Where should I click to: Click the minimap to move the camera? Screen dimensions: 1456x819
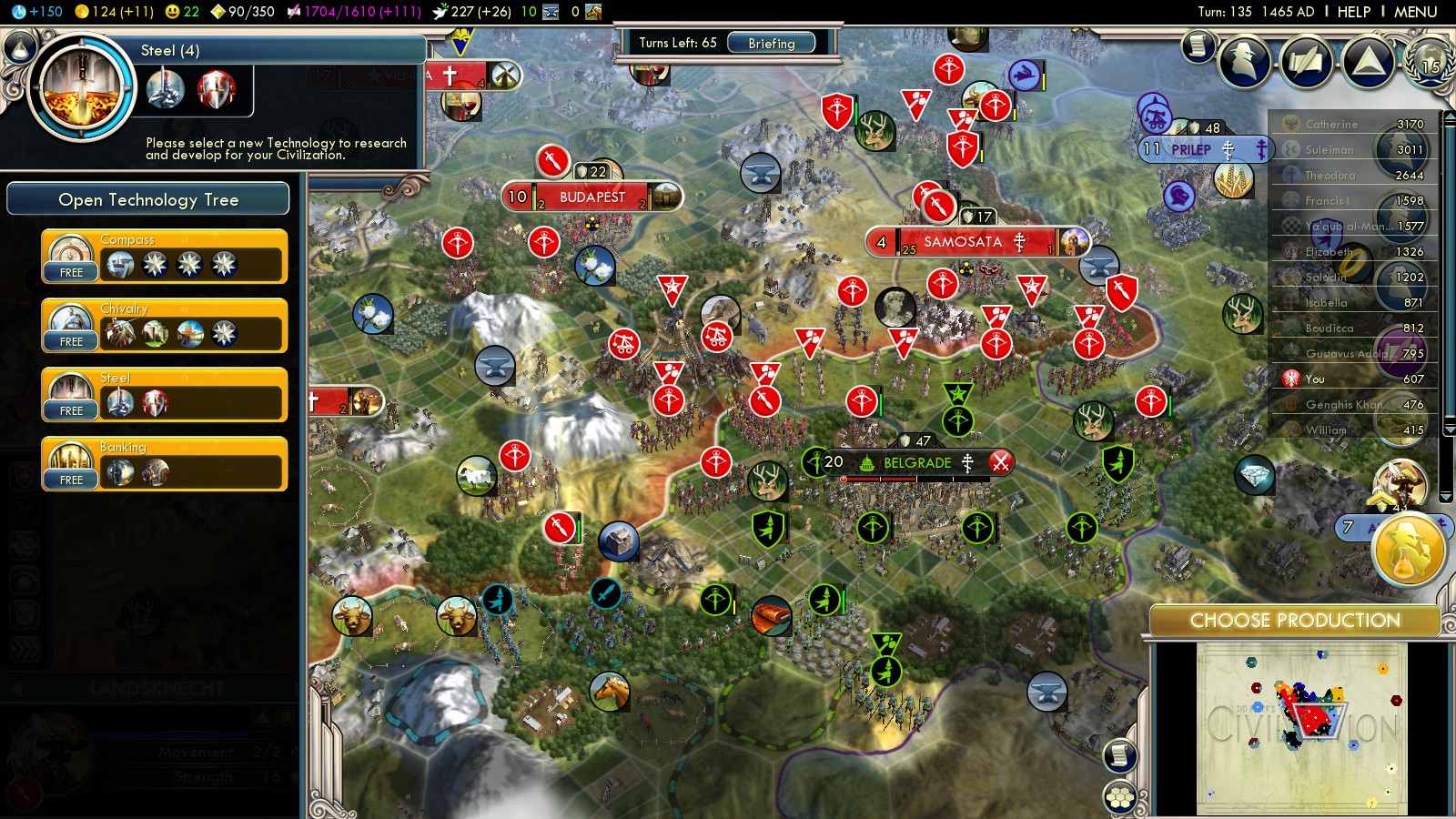click(1301, 728)
